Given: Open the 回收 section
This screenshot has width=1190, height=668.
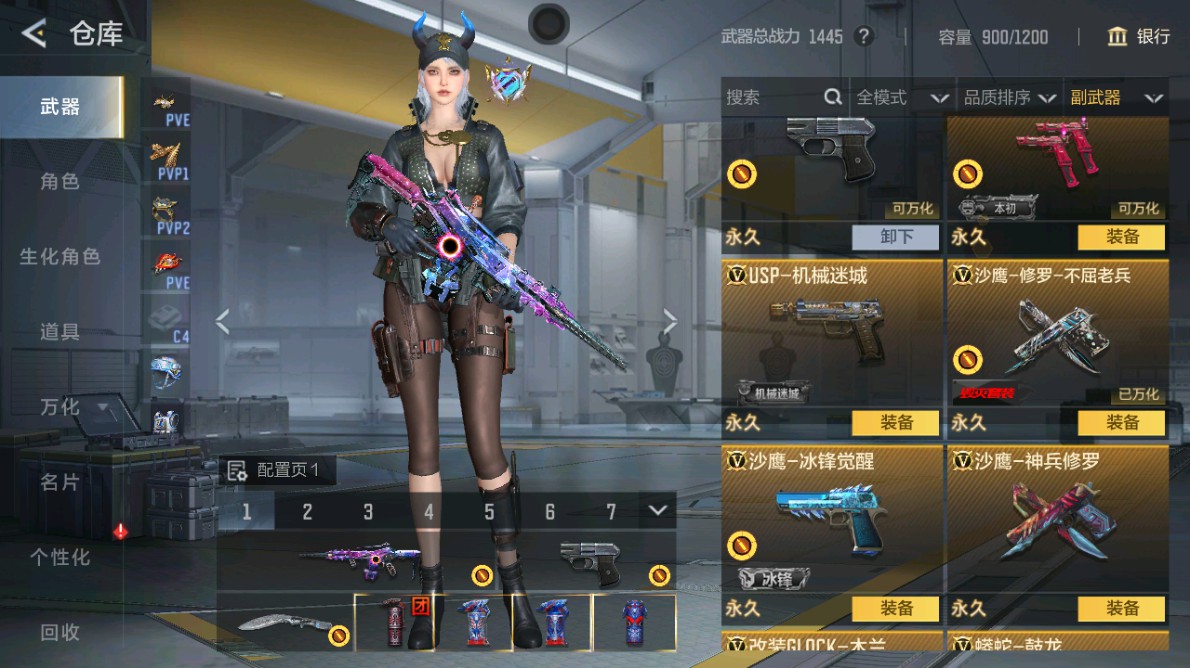Looking at the screenshot, I should (x=60, y=632).
